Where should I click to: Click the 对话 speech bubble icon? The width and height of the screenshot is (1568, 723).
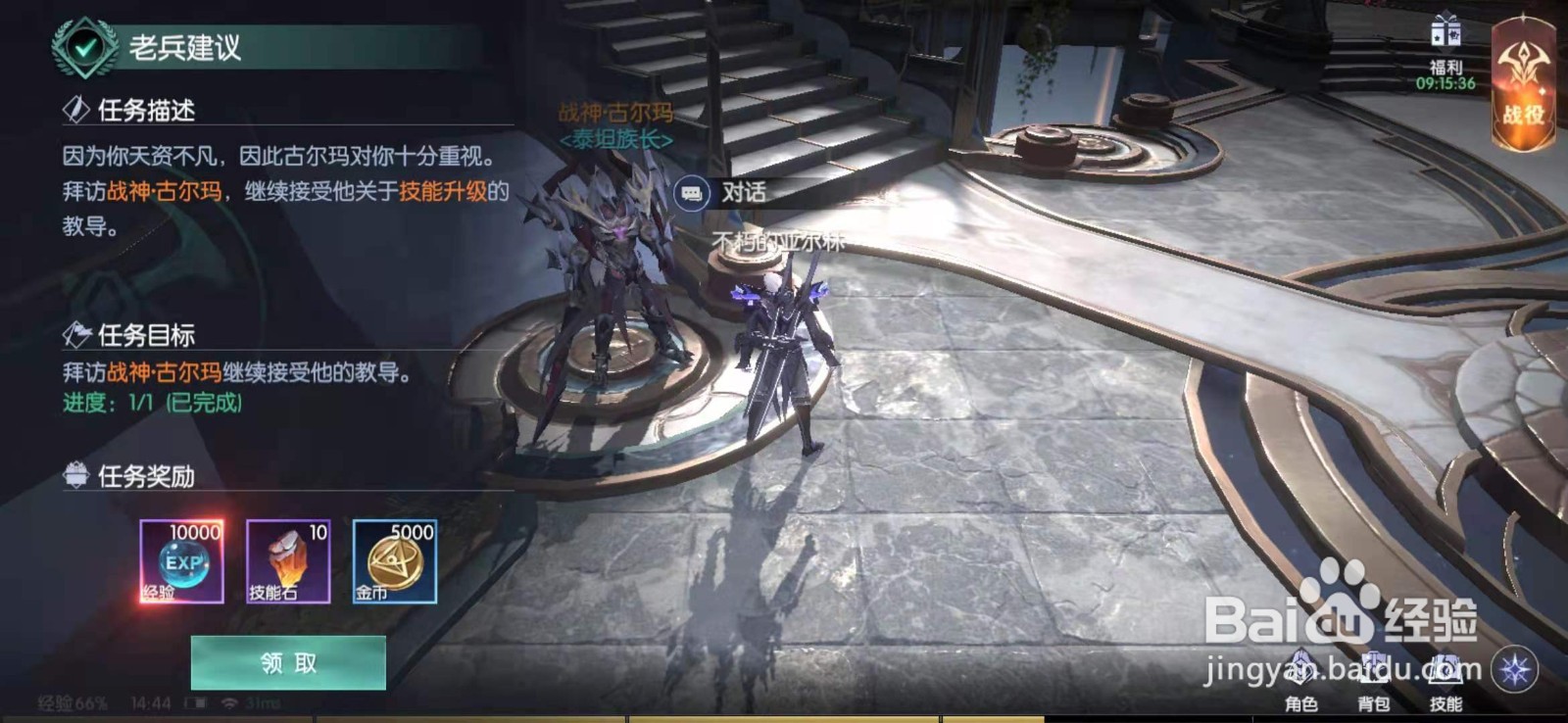[692, 192]
